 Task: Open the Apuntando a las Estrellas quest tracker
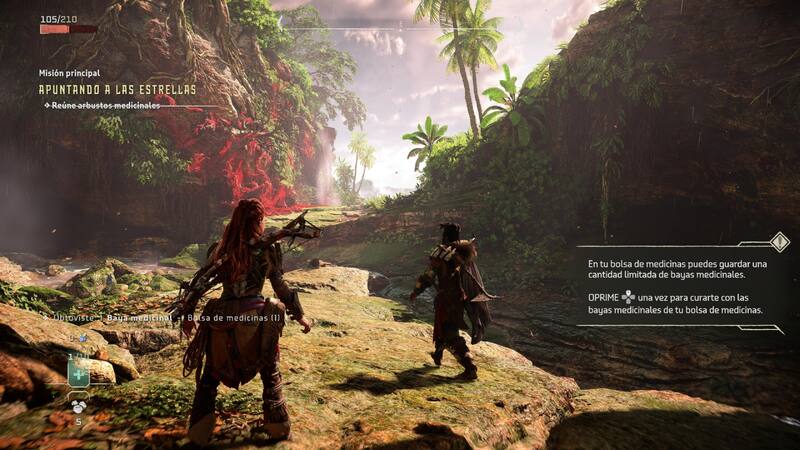pos(117,89)
